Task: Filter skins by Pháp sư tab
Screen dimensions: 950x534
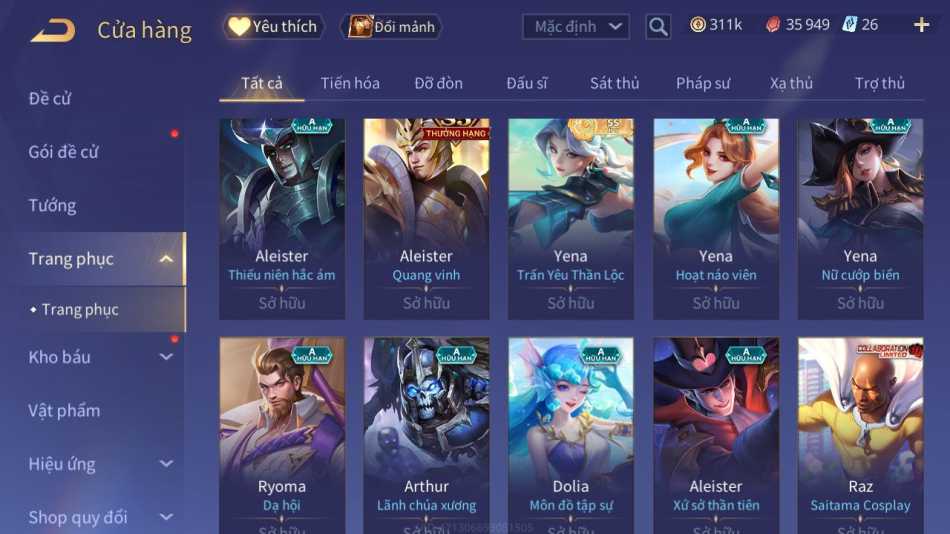Action: (x=703, y=83)
